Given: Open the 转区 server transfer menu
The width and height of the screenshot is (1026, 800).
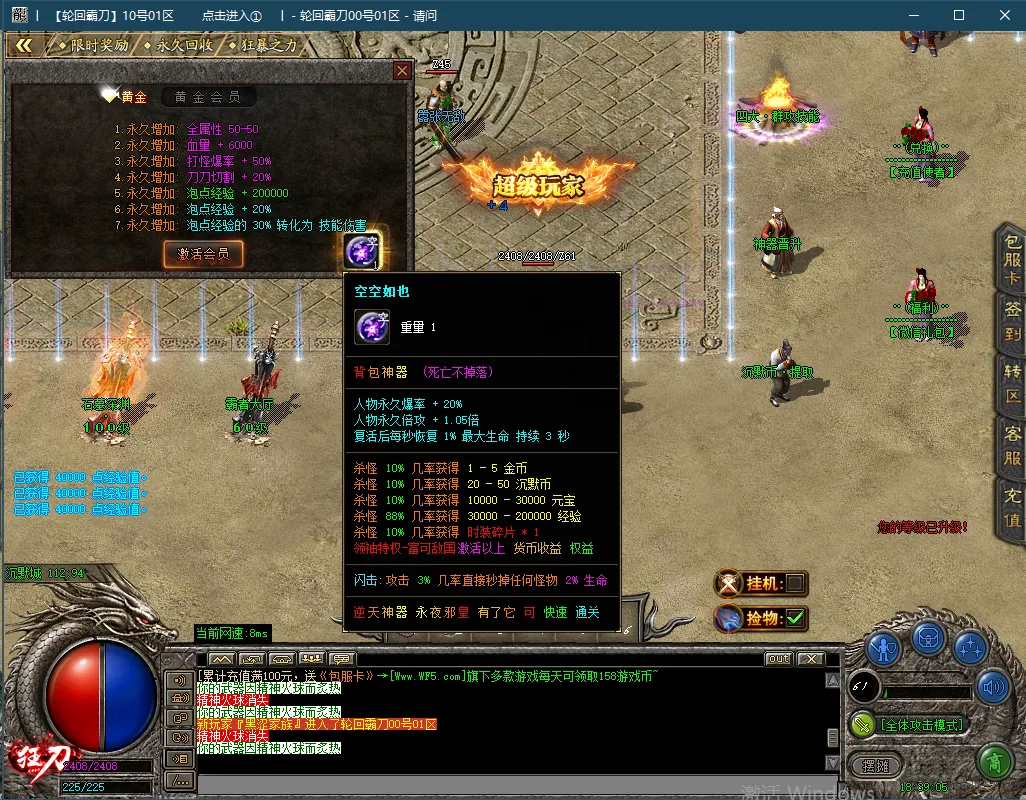Looking at the screenshot, I should tap(1012, 383).
